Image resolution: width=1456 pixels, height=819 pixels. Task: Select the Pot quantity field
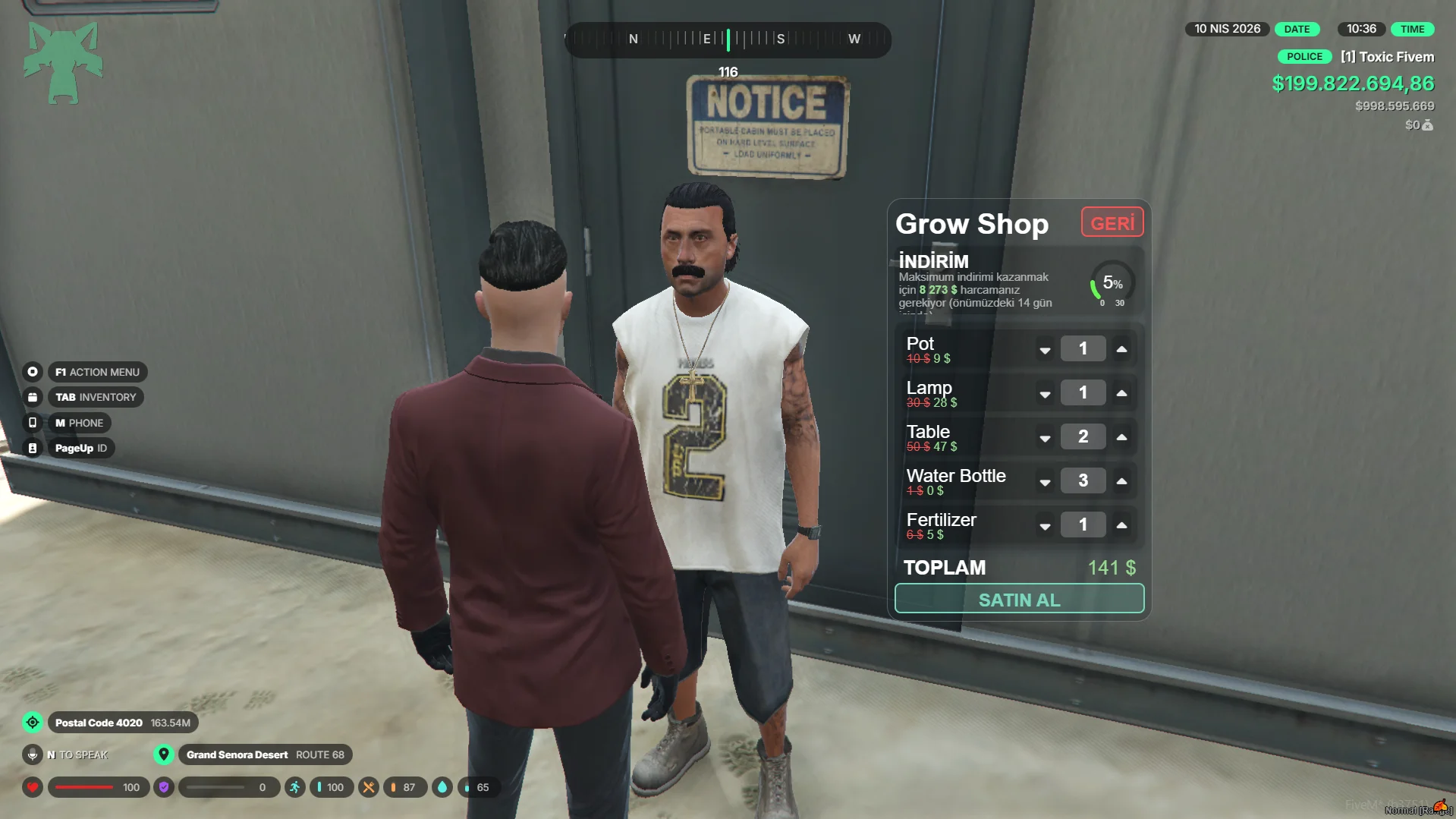pos(1083,348)
